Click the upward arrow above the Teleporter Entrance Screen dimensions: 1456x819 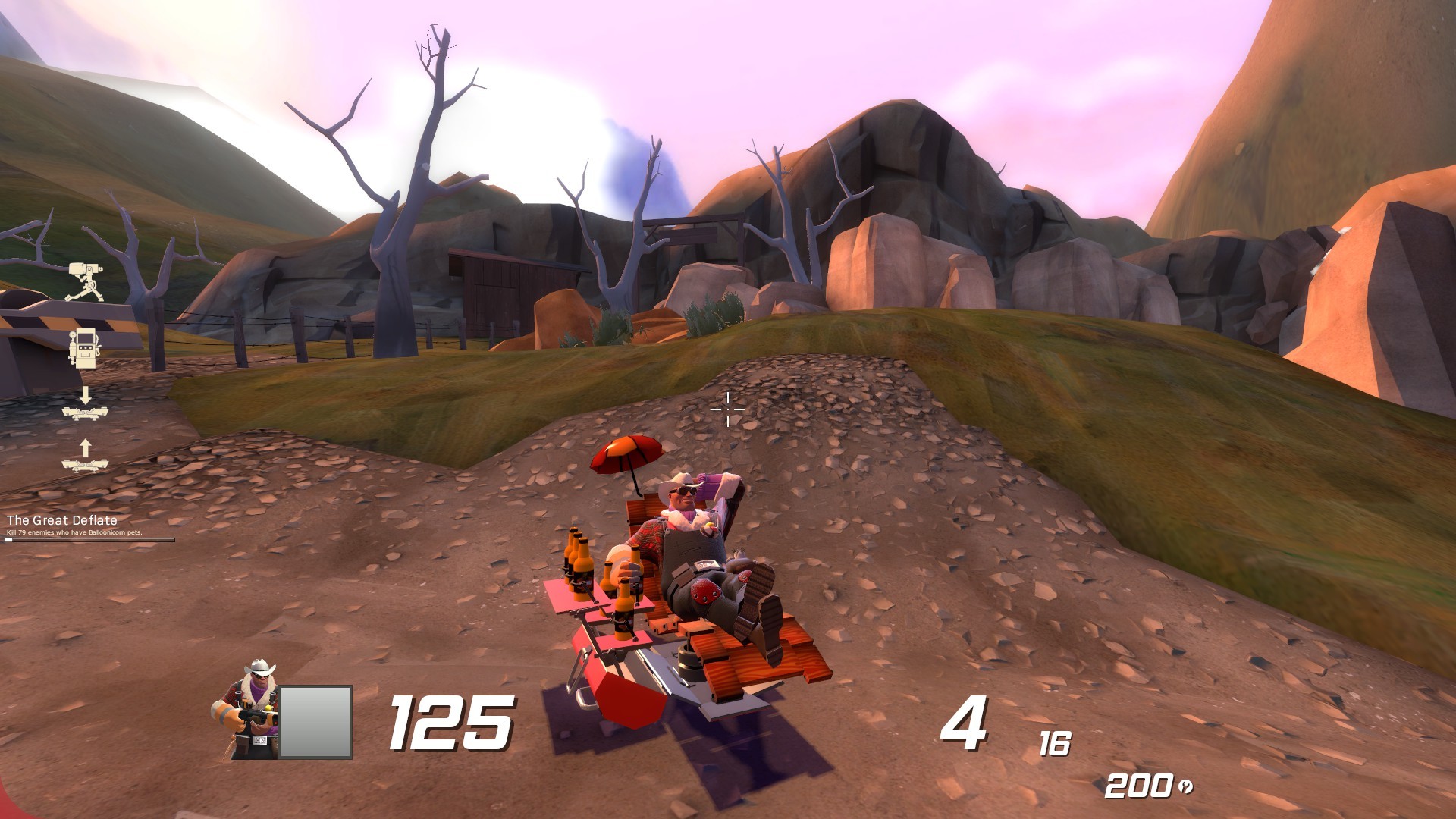click(x=86, y=447)
